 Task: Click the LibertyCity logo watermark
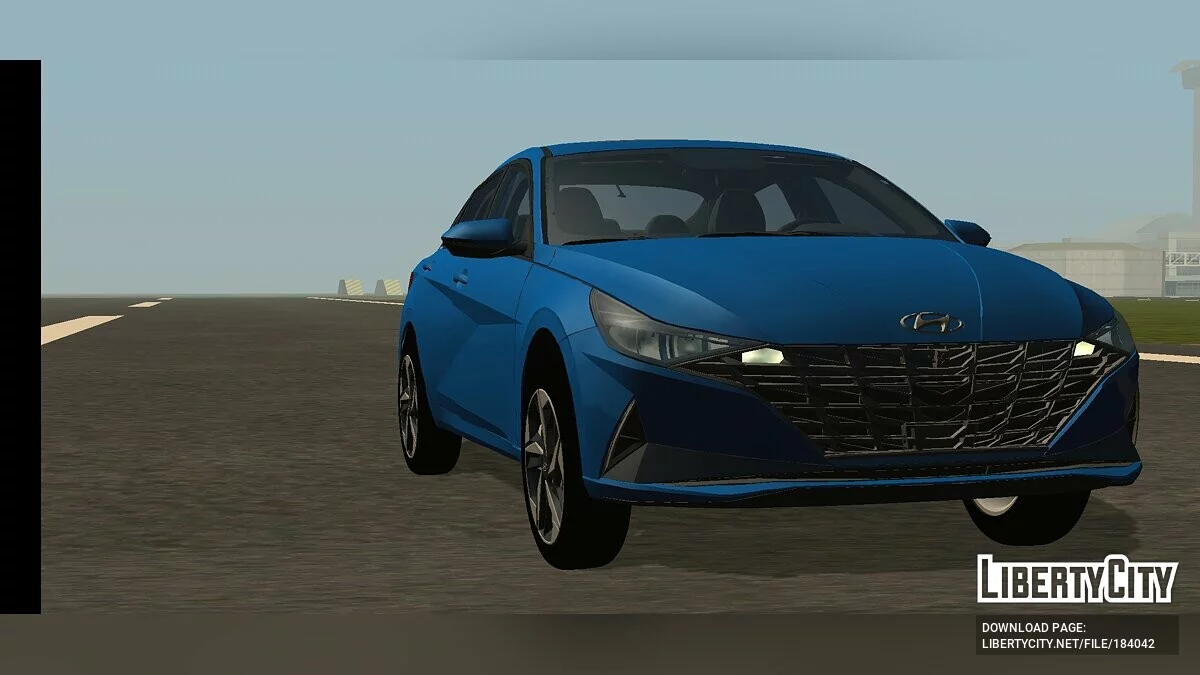tap(1077, 579)
